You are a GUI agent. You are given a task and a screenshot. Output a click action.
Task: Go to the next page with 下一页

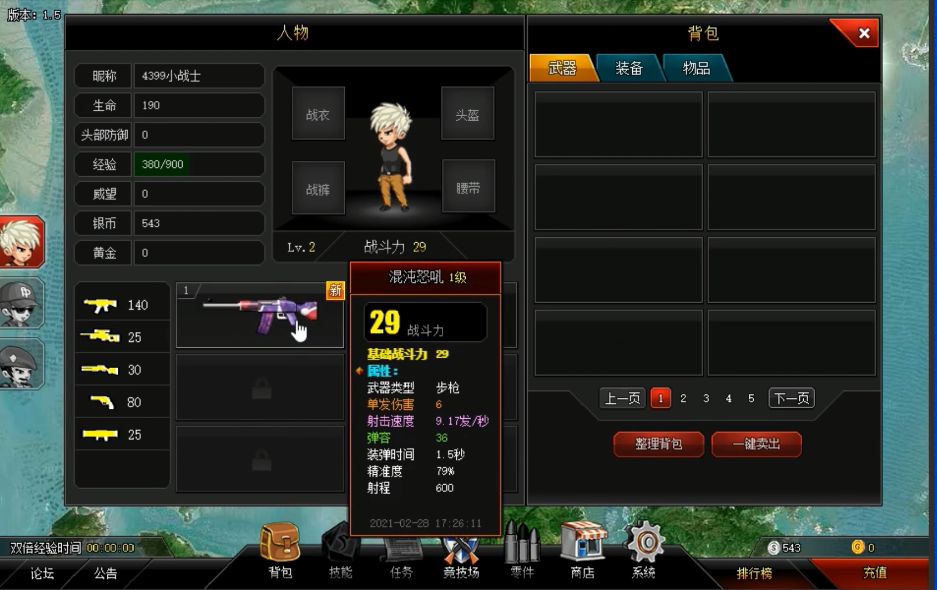[790, 398]
